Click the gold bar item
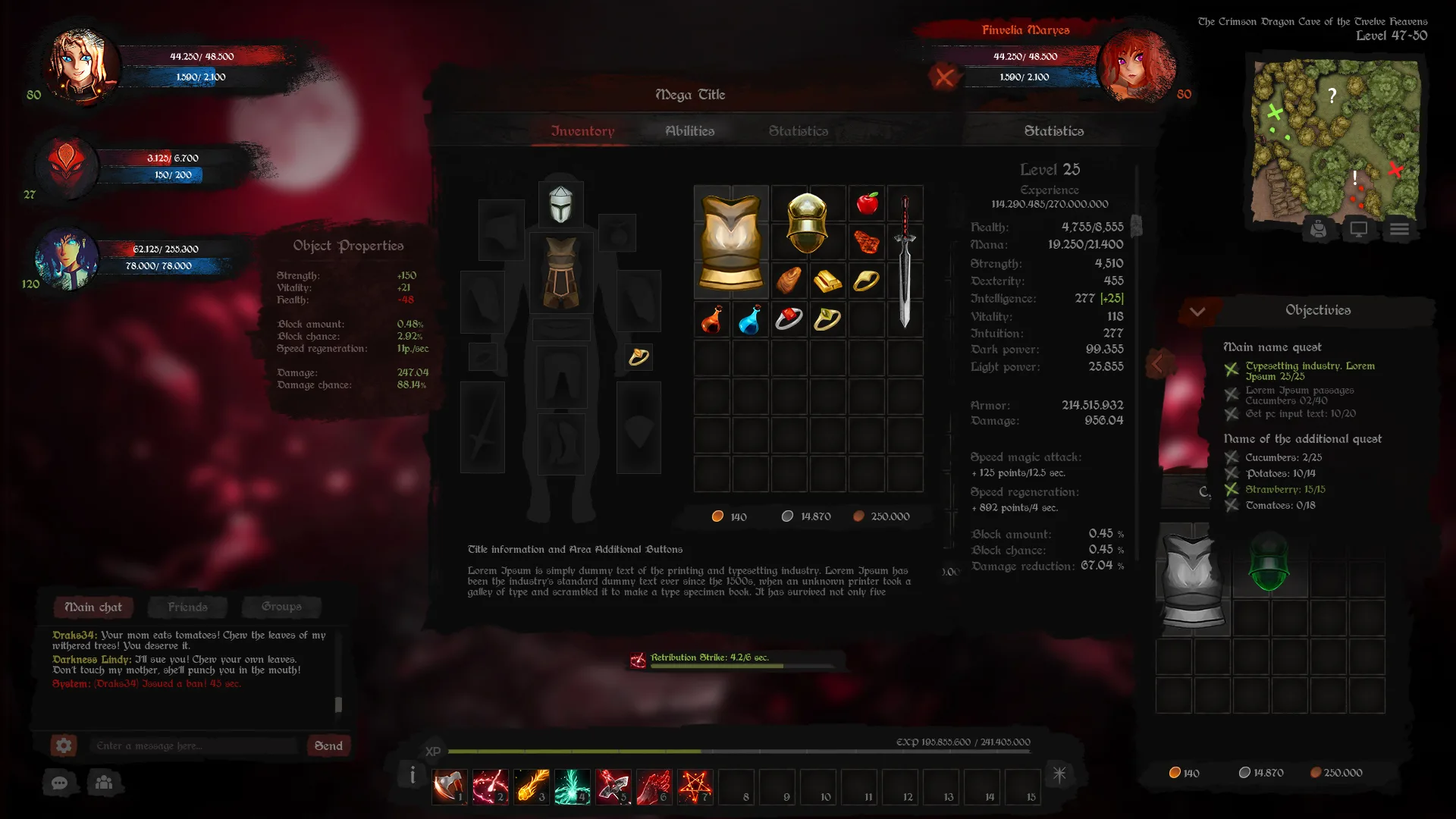1456x819 pixels. [827, 281]
